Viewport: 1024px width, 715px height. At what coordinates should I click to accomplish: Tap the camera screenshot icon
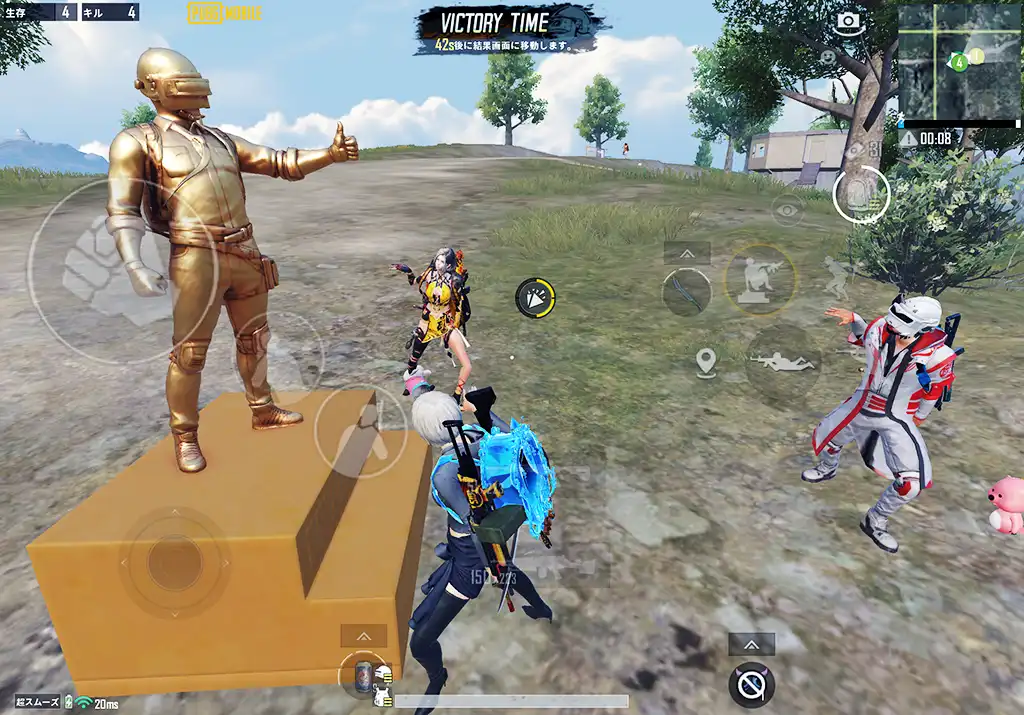coord(849,21)
